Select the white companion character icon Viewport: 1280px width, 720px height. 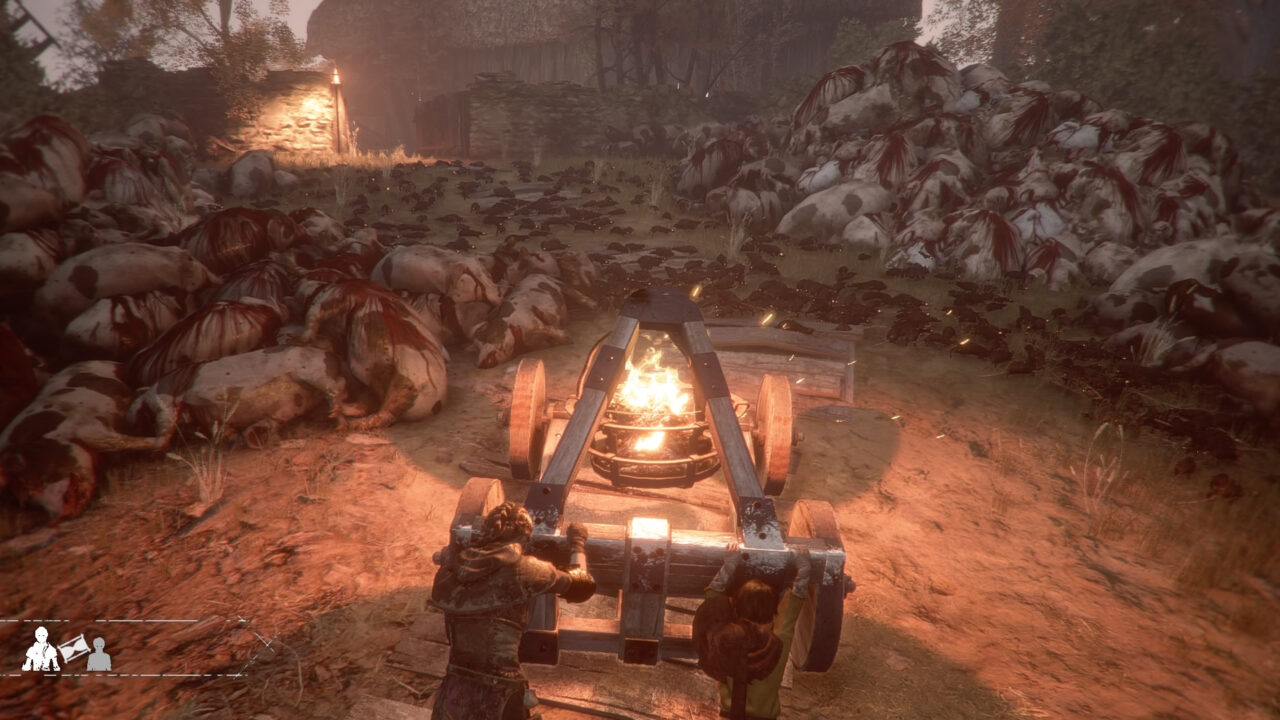tap(40, 650)
